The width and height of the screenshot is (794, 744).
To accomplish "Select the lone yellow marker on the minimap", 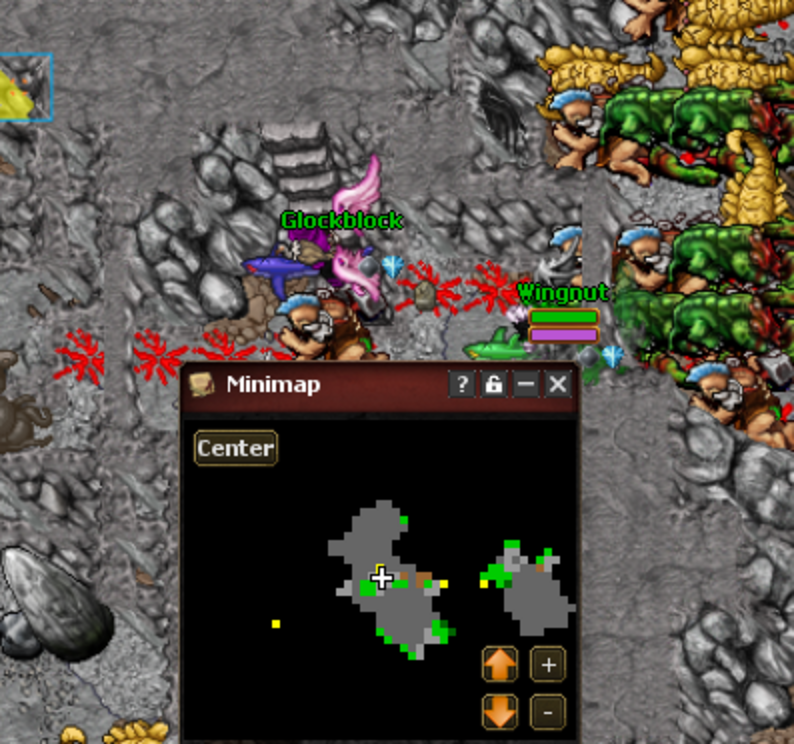I will click(276, 624).
